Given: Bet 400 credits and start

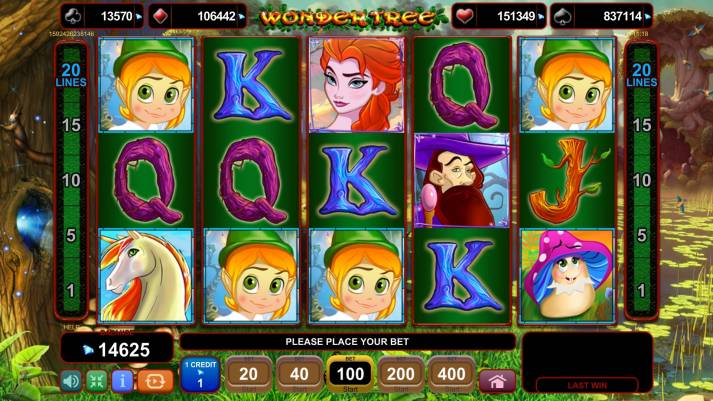Looking at the screenshot, I should [x=451, y=375].
